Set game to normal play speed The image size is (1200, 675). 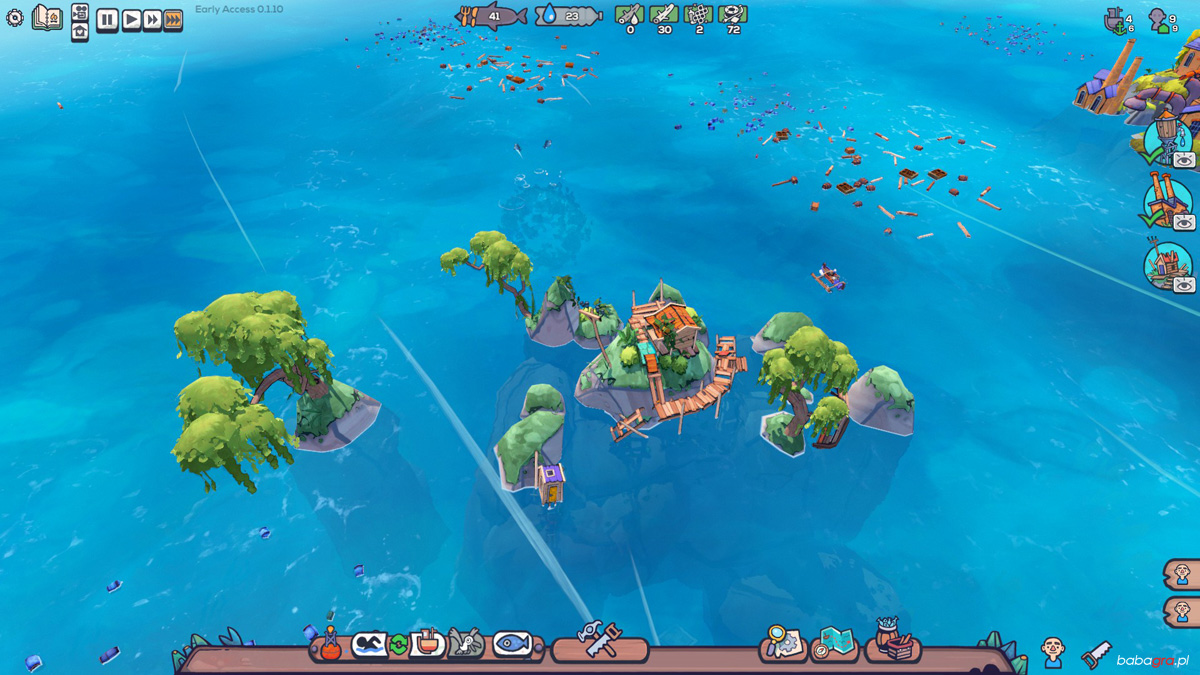[131, 19]
